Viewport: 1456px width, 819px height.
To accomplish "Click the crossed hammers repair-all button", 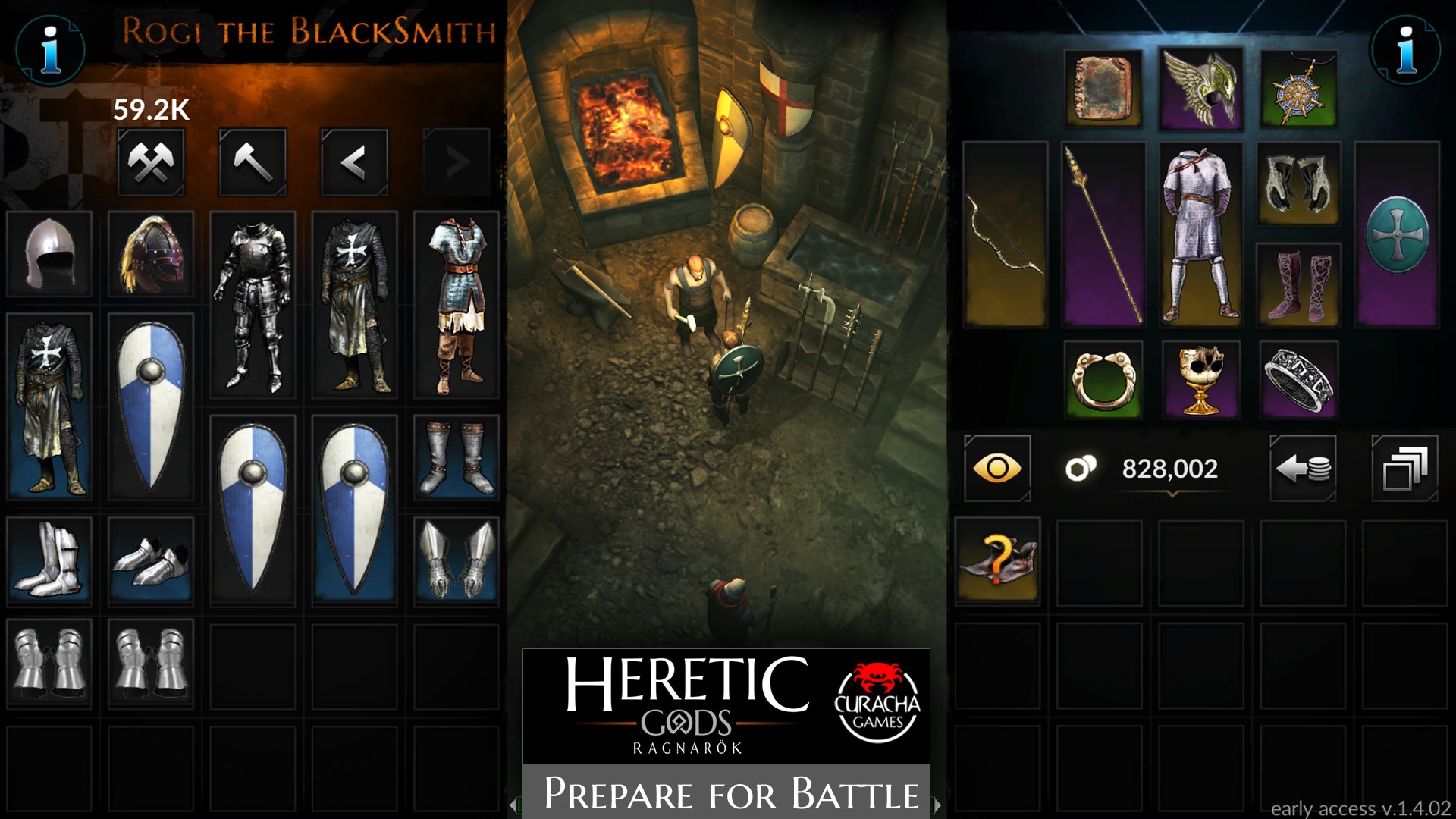I will (151, 162).
